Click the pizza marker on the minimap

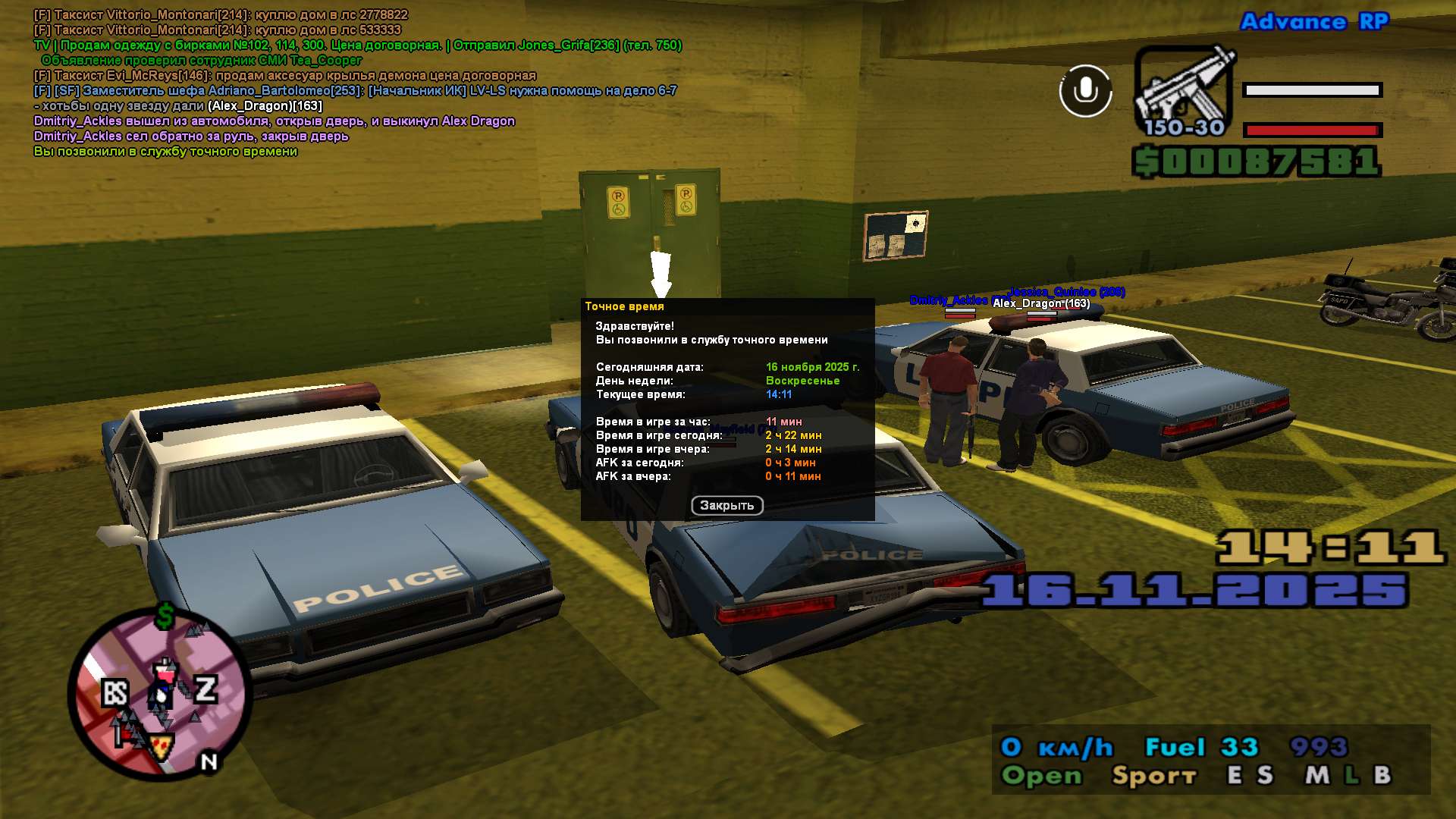click(x=161, y=748)
